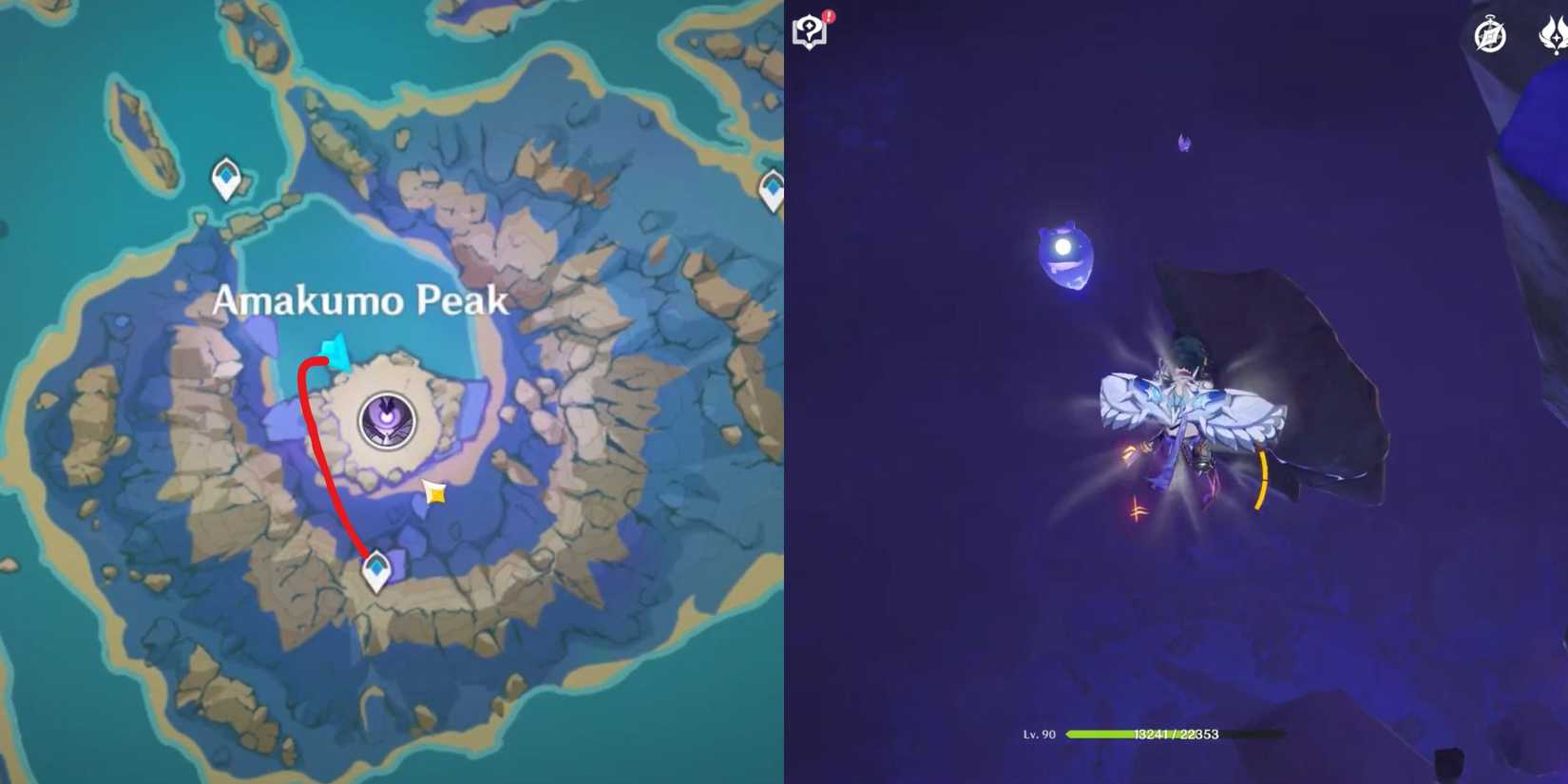The height and width of the screenshot is (784, 1568).
Task: Open the Events timer icon at top right
Action: (1489, 36)
